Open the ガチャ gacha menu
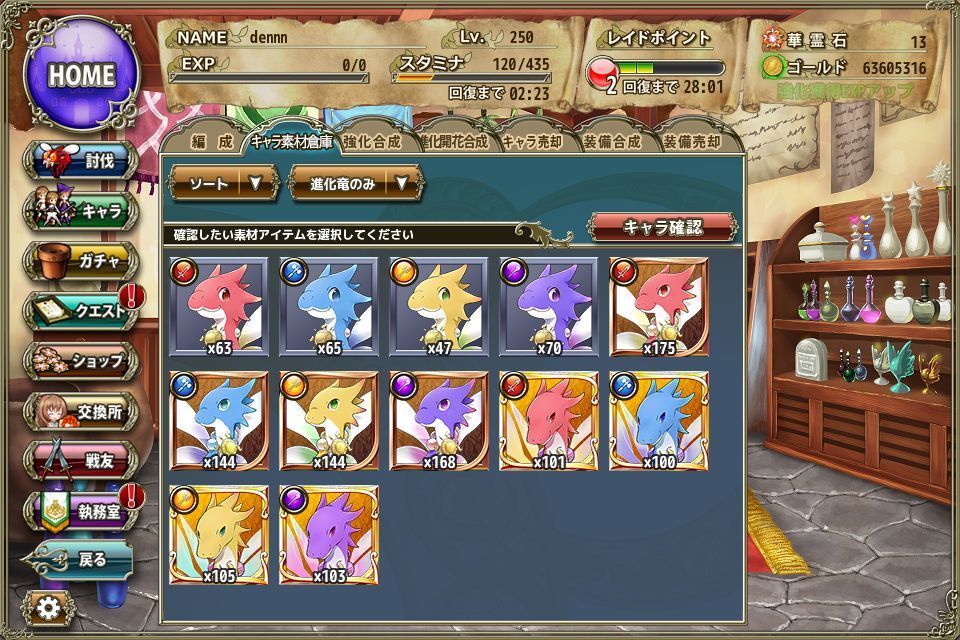This screenshot has width=960, height=640. pos(84,262)
